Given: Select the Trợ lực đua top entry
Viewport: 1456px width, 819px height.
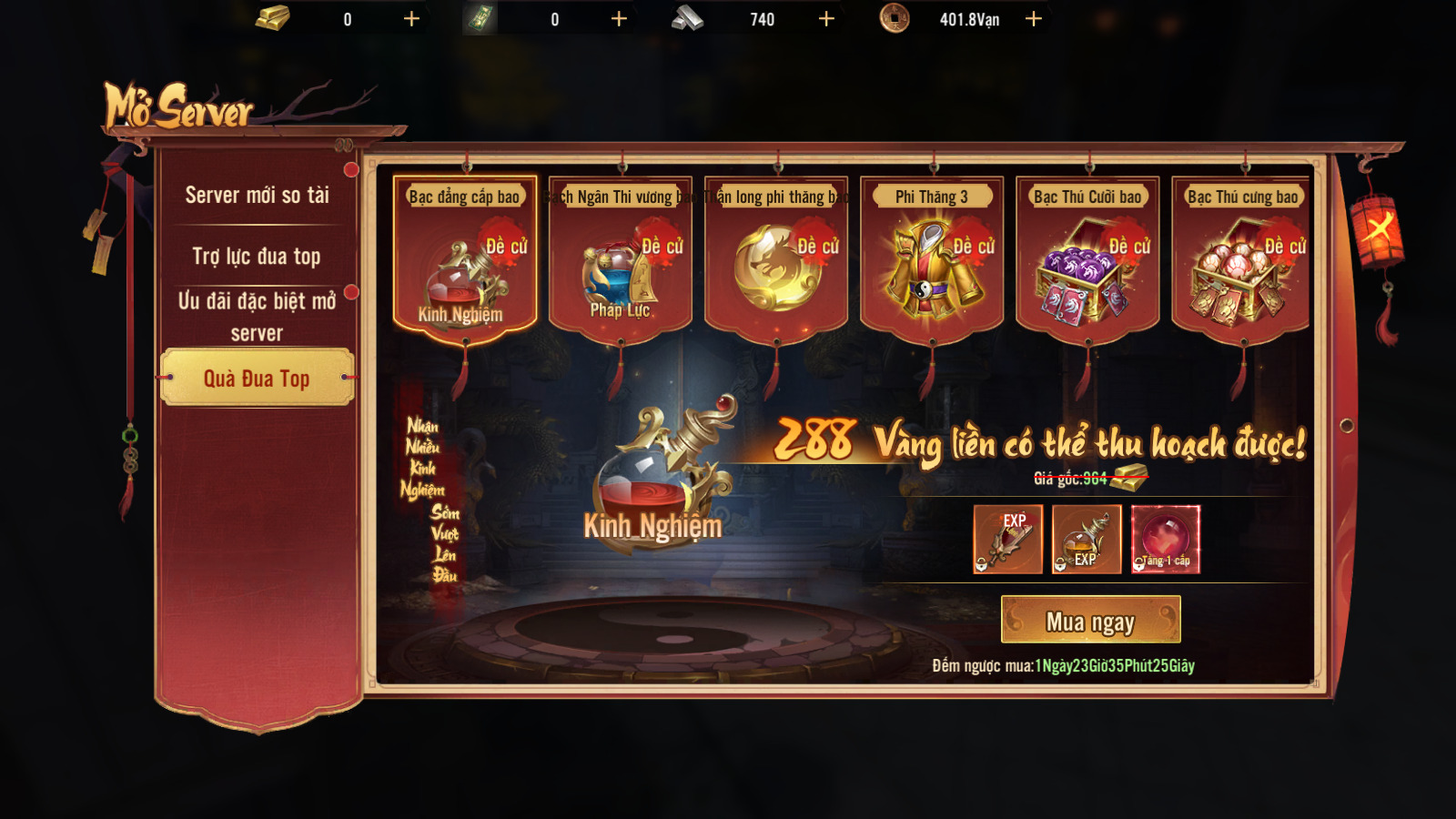Looking at the screenshot, I should point(257,257).
